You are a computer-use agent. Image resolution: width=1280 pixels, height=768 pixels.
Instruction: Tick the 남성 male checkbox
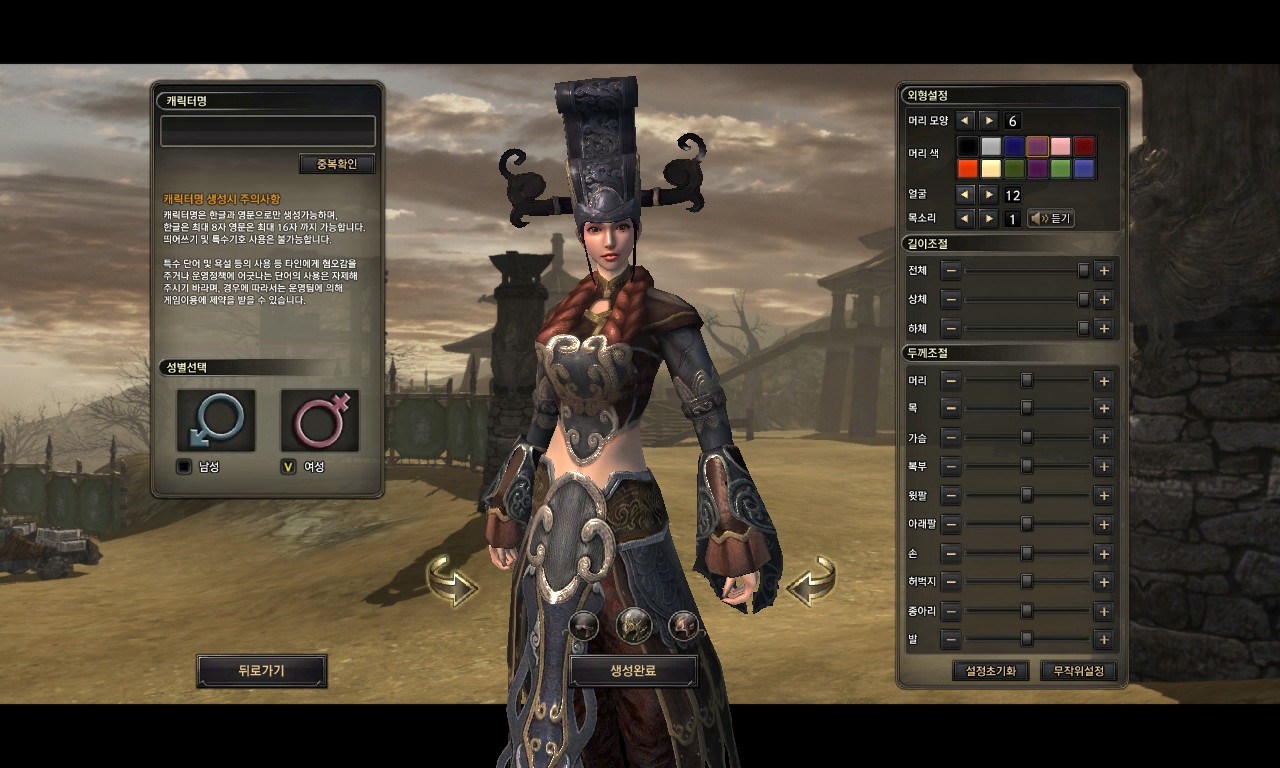coord(184,466)
